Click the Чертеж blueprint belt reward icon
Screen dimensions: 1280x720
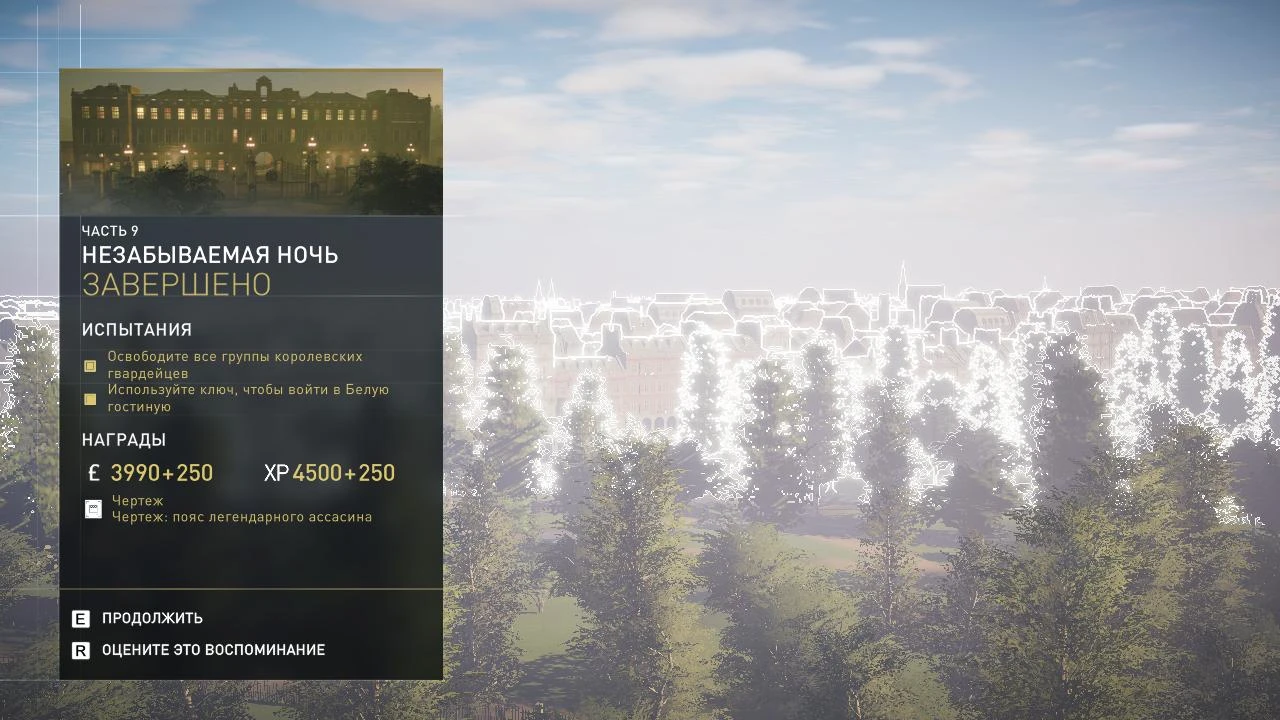pos(93,508)
